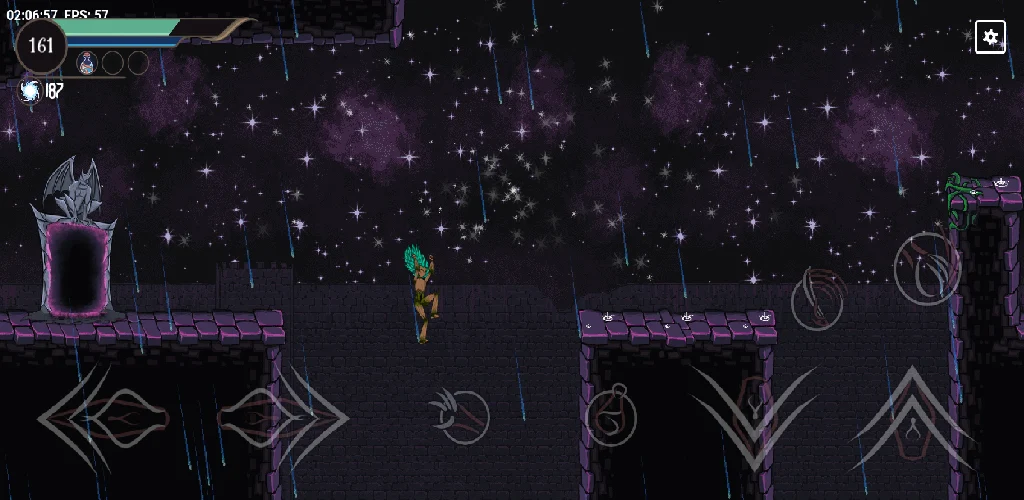The width and height of the screenshot is (1024, 500).
Task: Open settings with the gear button
Action: pyautogui.click(x=990, y=38)
